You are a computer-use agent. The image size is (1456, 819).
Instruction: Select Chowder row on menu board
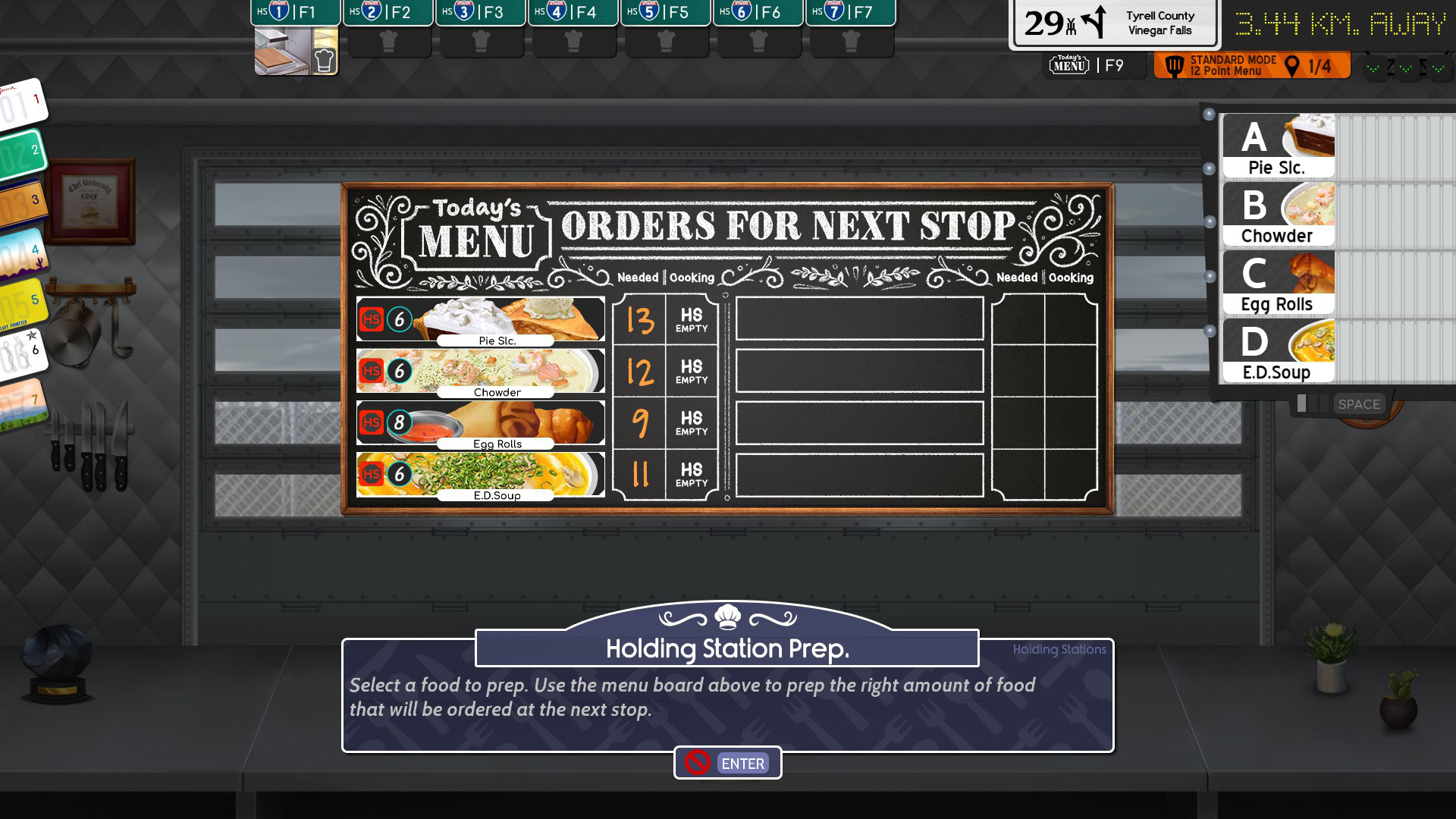(481, 372)
